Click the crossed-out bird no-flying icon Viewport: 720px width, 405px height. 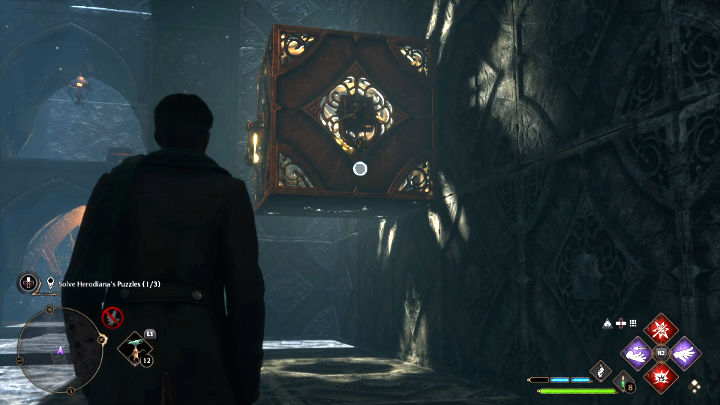(x=113, y=317)
